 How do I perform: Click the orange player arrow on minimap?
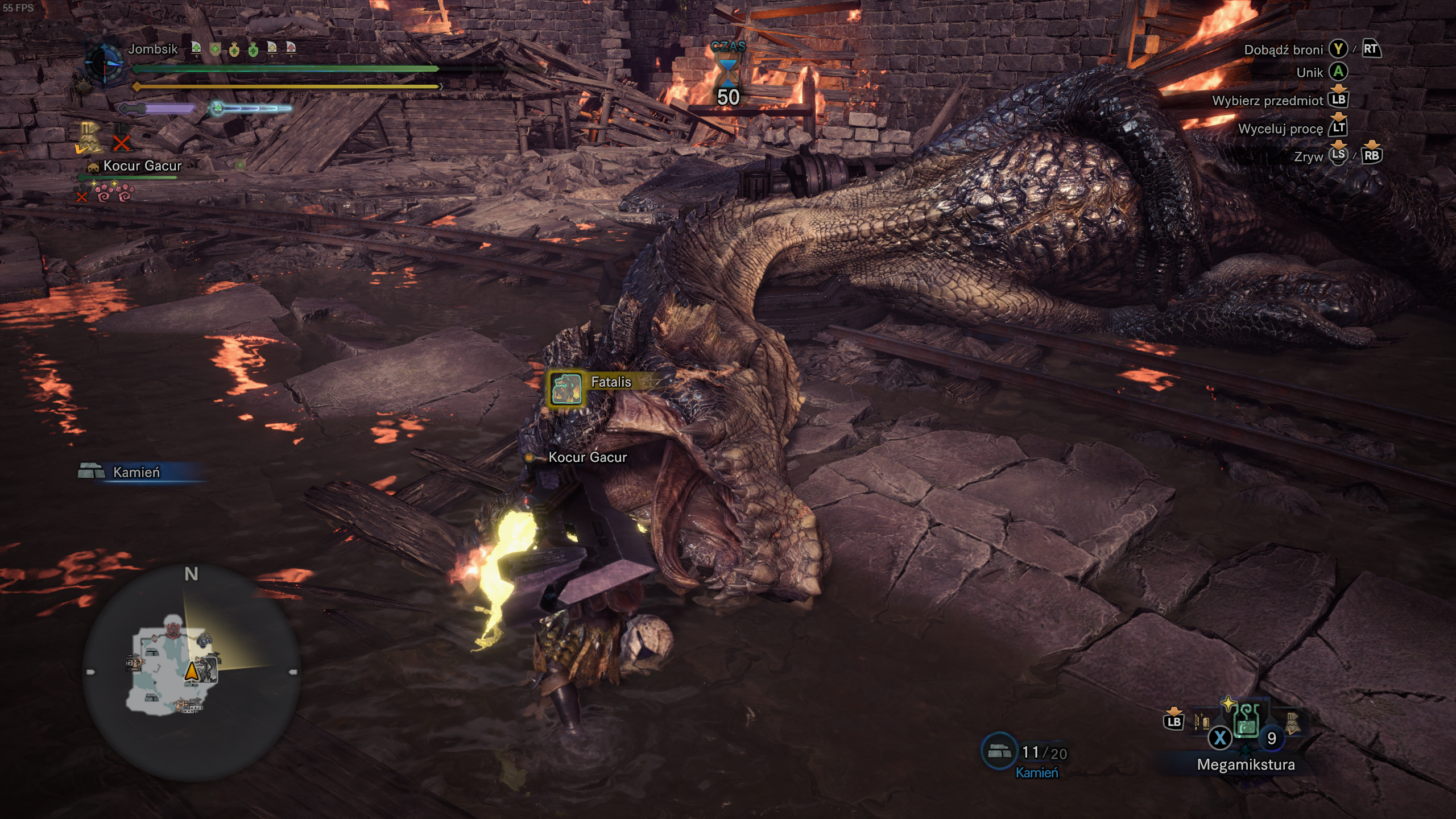192,671
